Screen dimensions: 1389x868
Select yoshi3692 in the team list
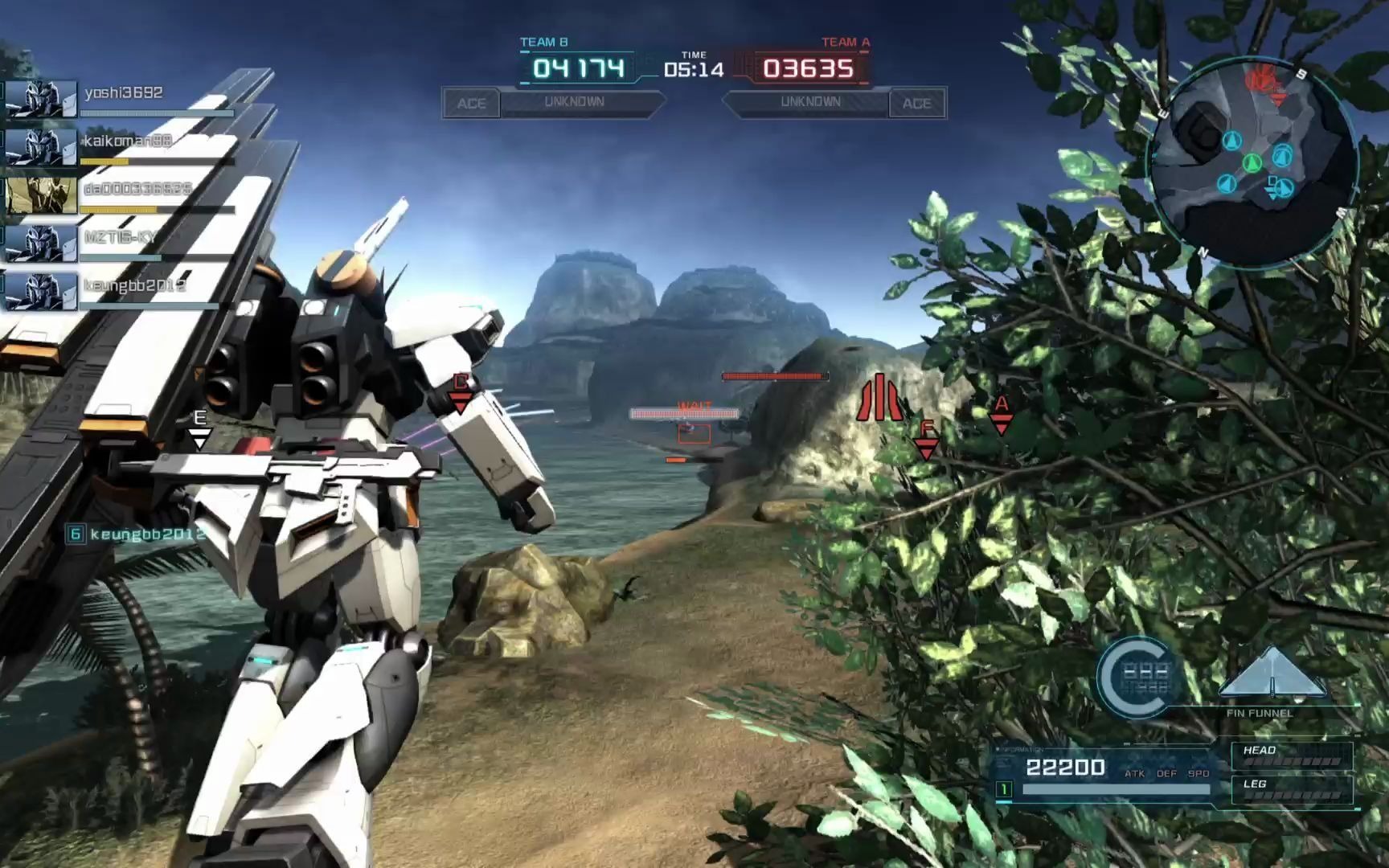[x=121, y=99]
